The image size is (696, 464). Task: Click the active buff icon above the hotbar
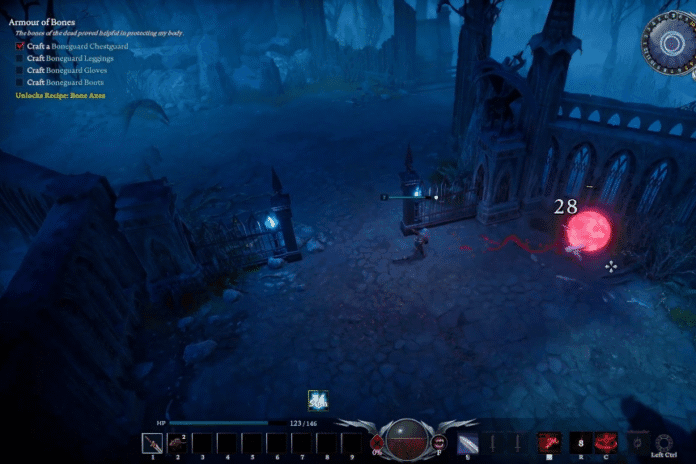319,400
